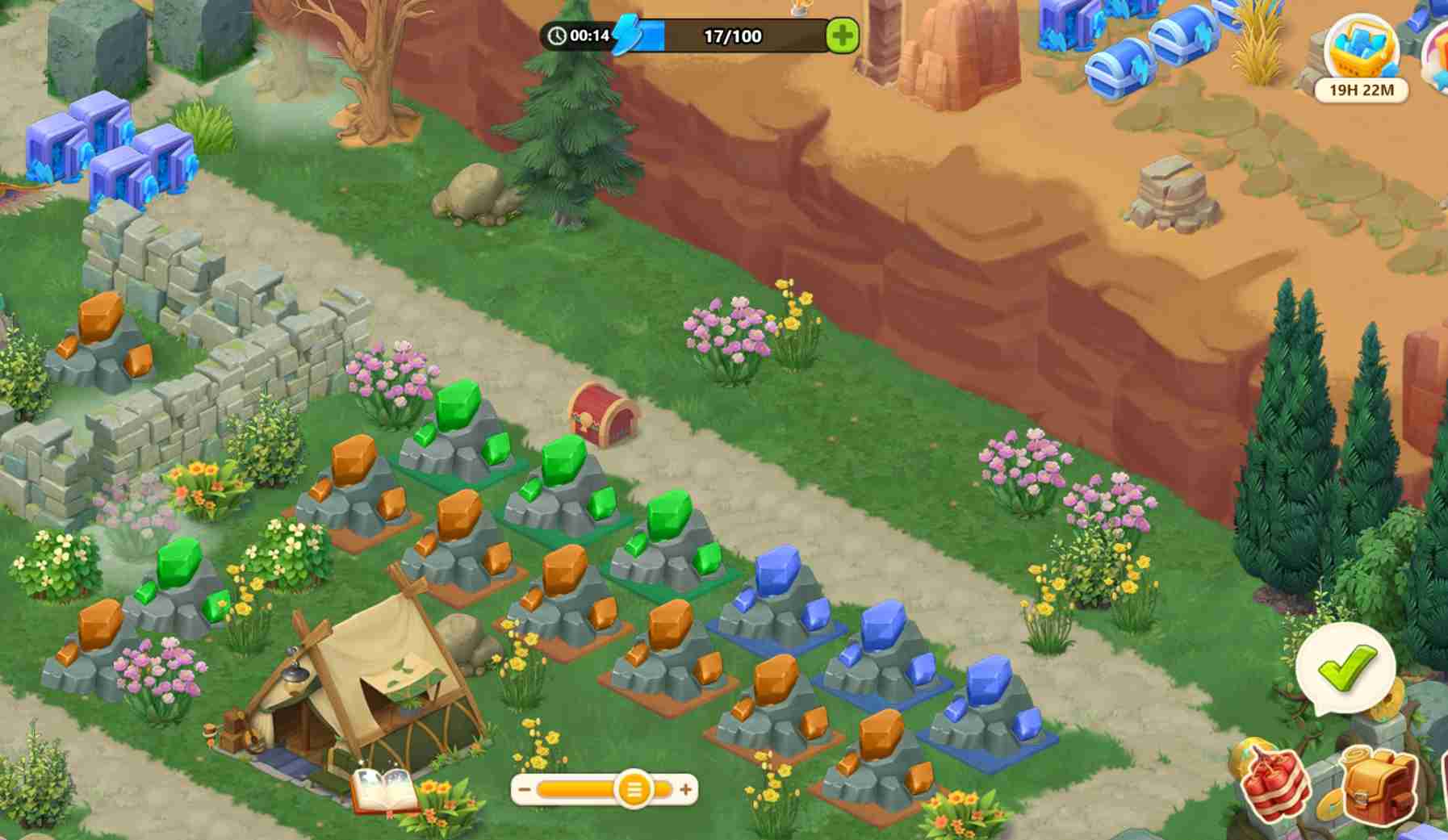Tap the green plus button to add energy
This screenshot has width=1448, height=840.
pos(842,36)
